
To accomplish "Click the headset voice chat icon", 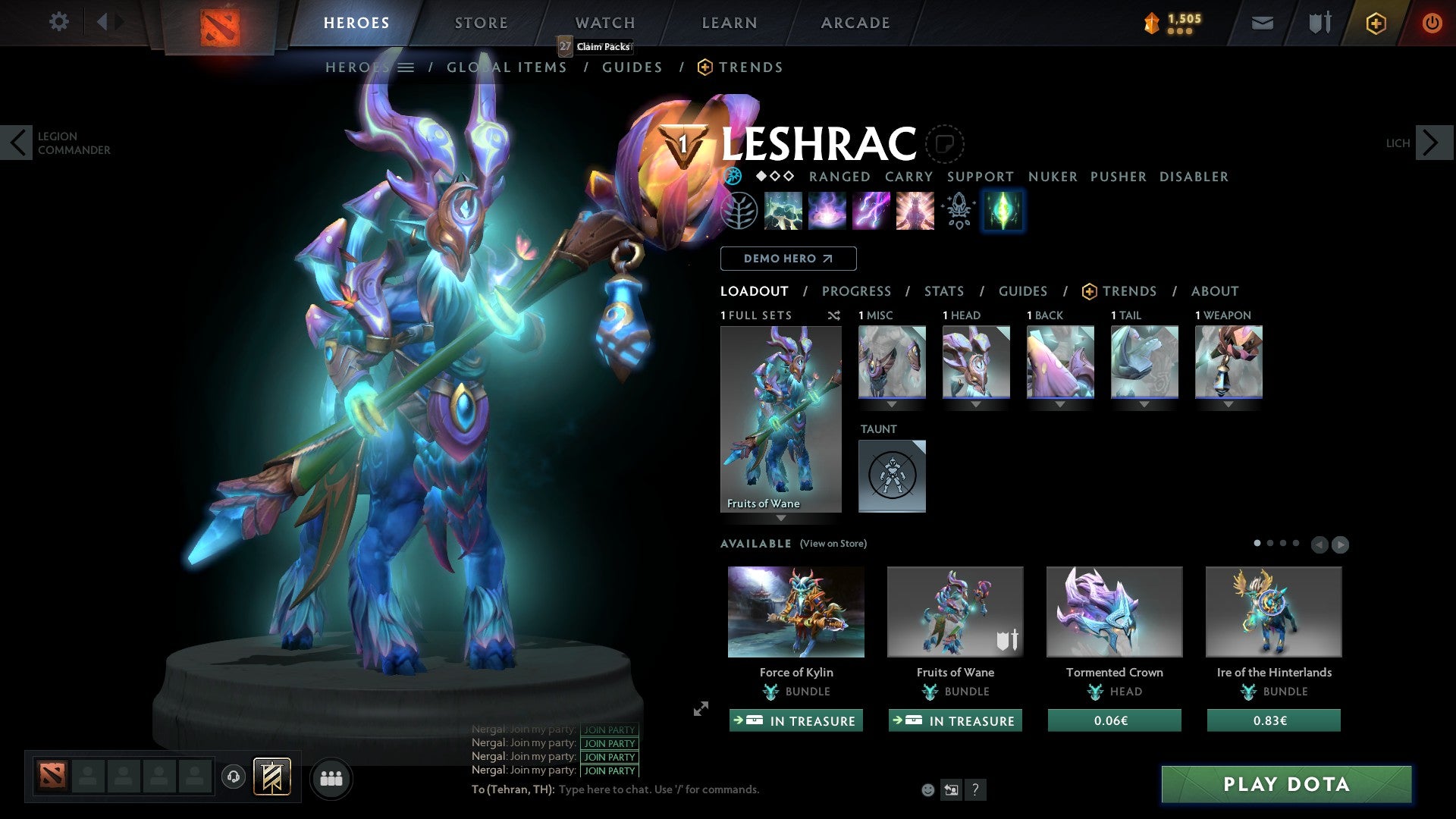I will [x=234, y=777].
